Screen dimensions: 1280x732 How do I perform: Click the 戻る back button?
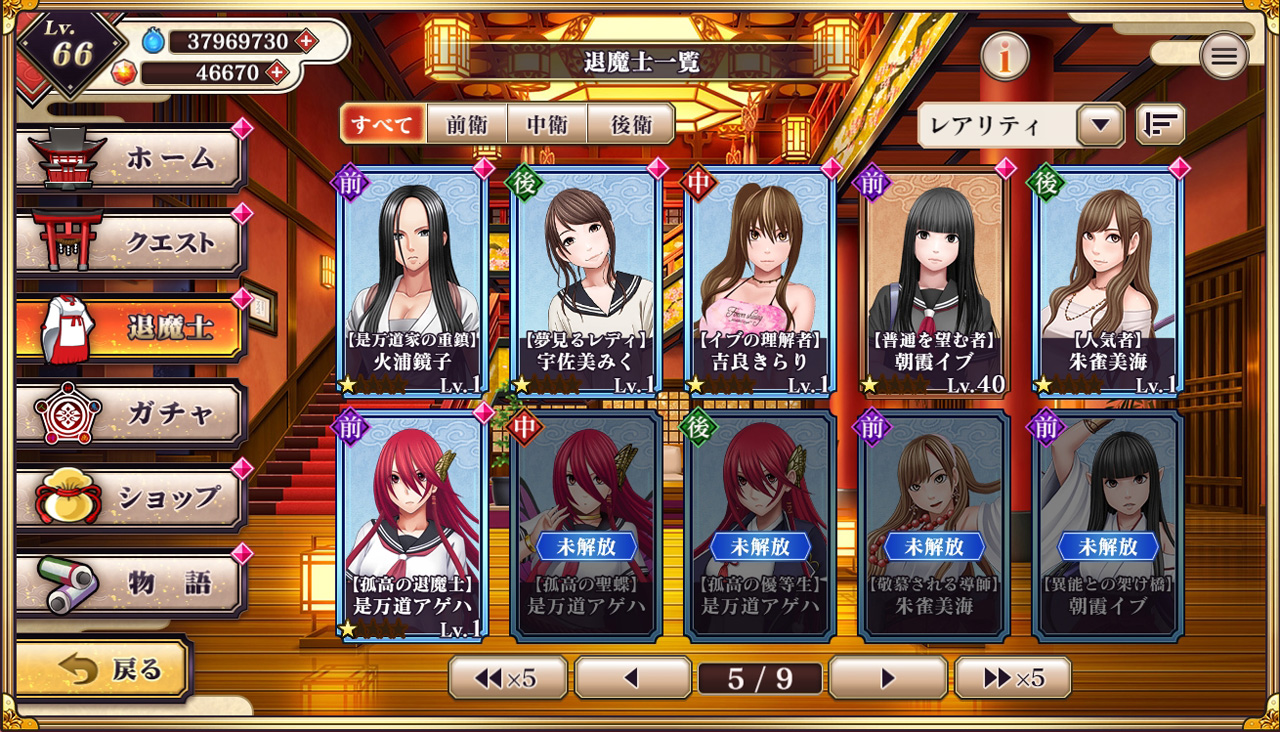[105, 669]
